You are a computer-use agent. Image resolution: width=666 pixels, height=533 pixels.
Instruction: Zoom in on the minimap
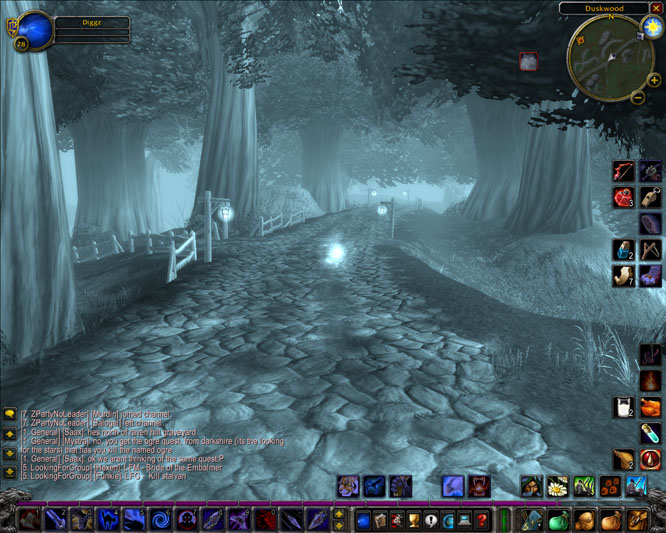[653, 81]
